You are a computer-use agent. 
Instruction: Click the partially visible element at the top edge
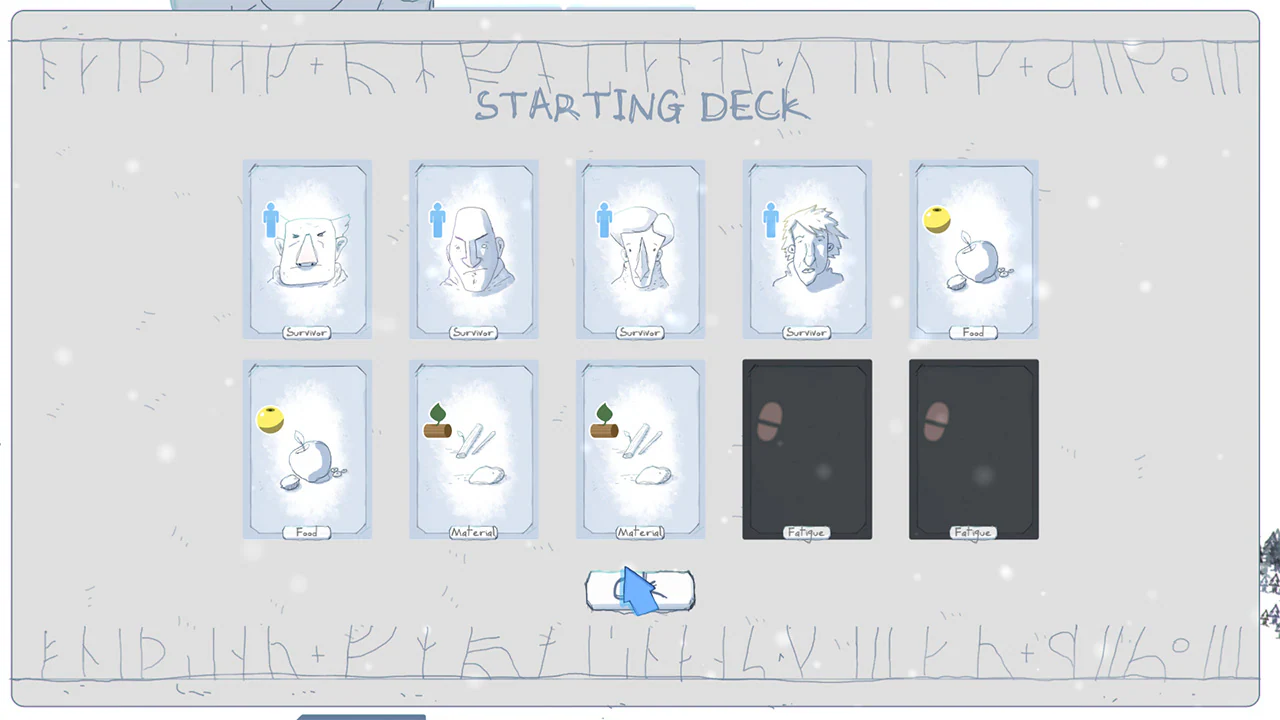[300, 5]
